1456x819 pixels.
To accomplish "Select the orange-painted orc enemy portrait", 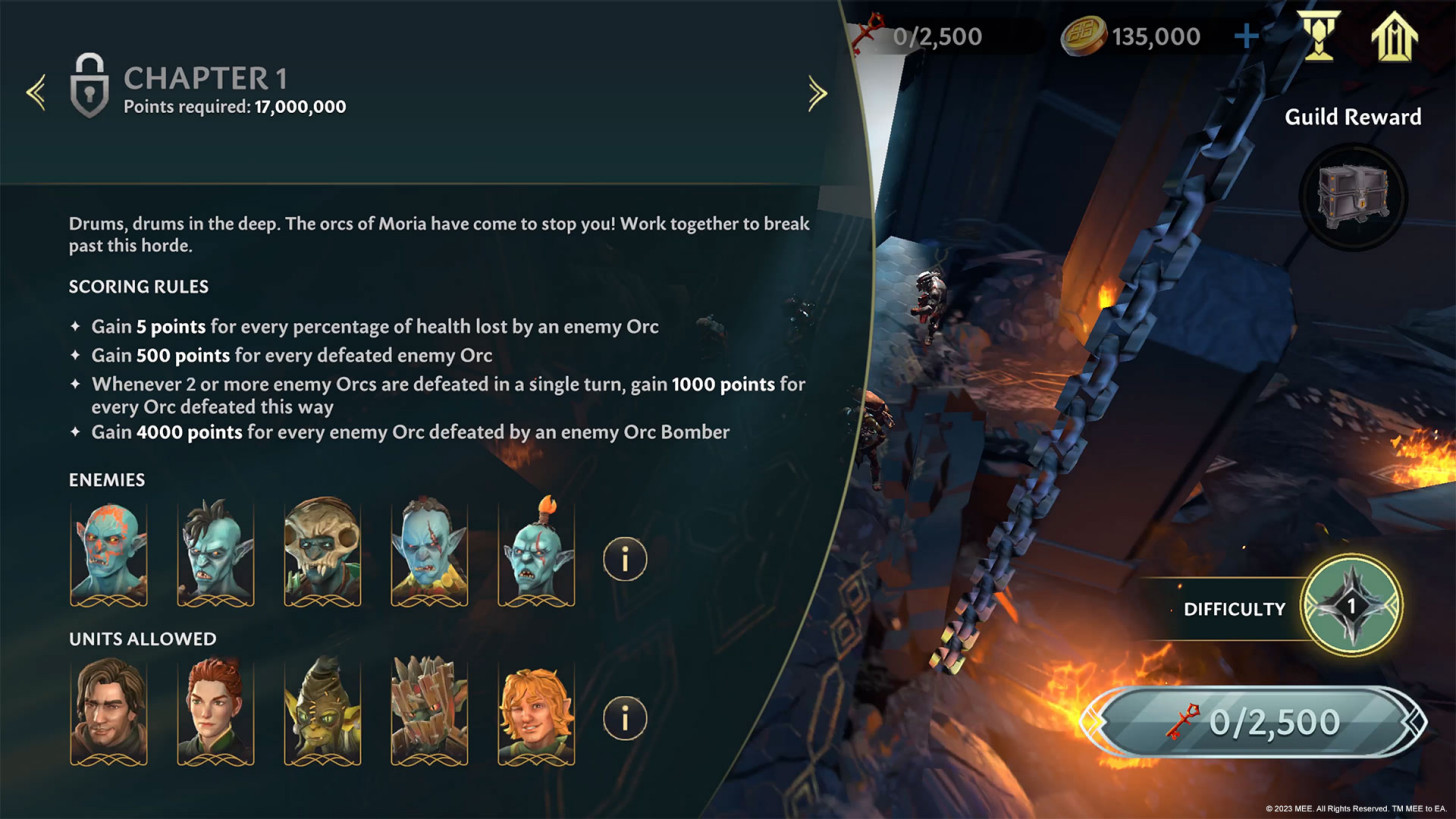I will click(x=109, y=551).
